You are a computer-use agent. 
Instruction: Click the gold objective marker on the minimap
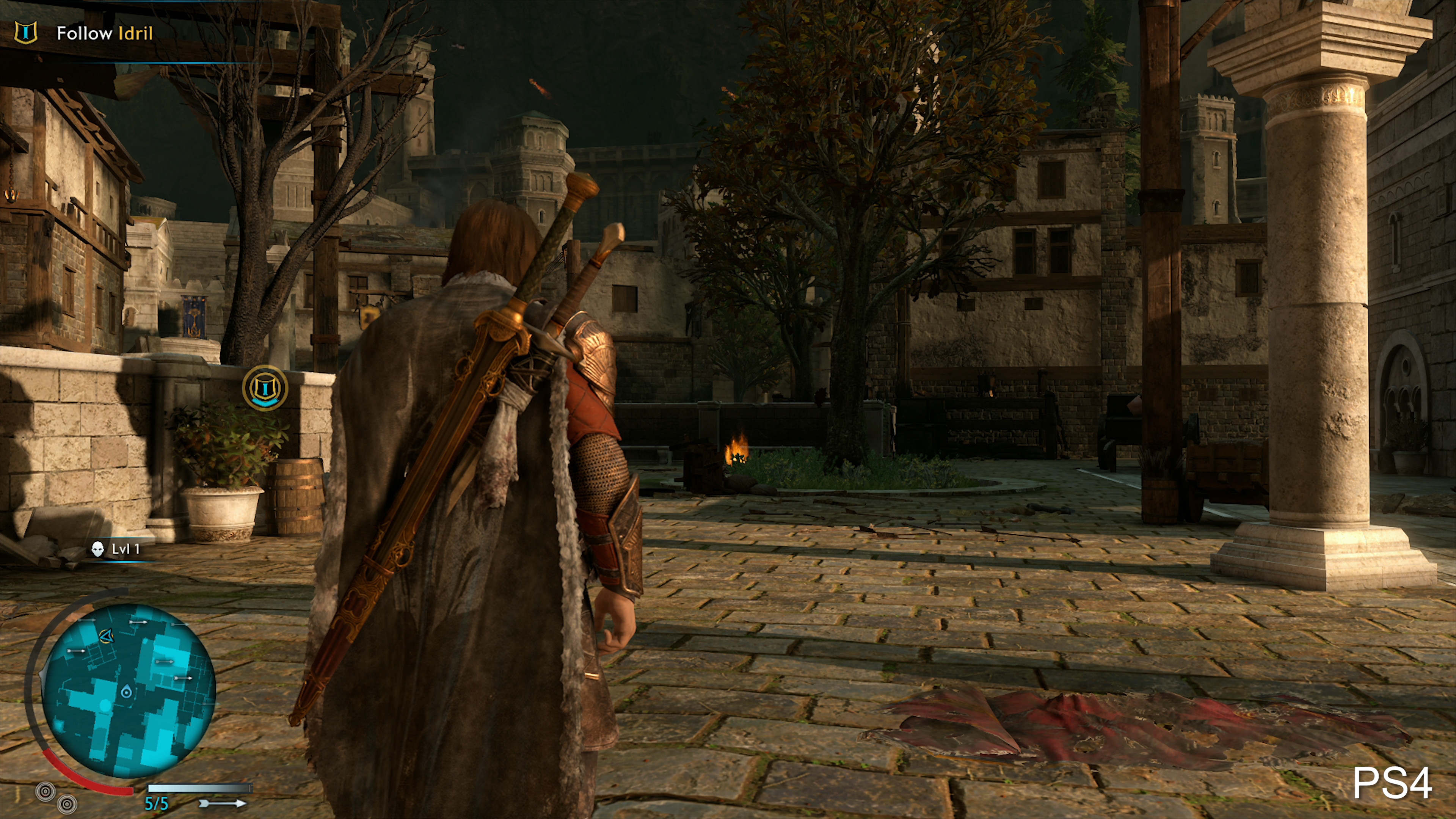point(106,637)
